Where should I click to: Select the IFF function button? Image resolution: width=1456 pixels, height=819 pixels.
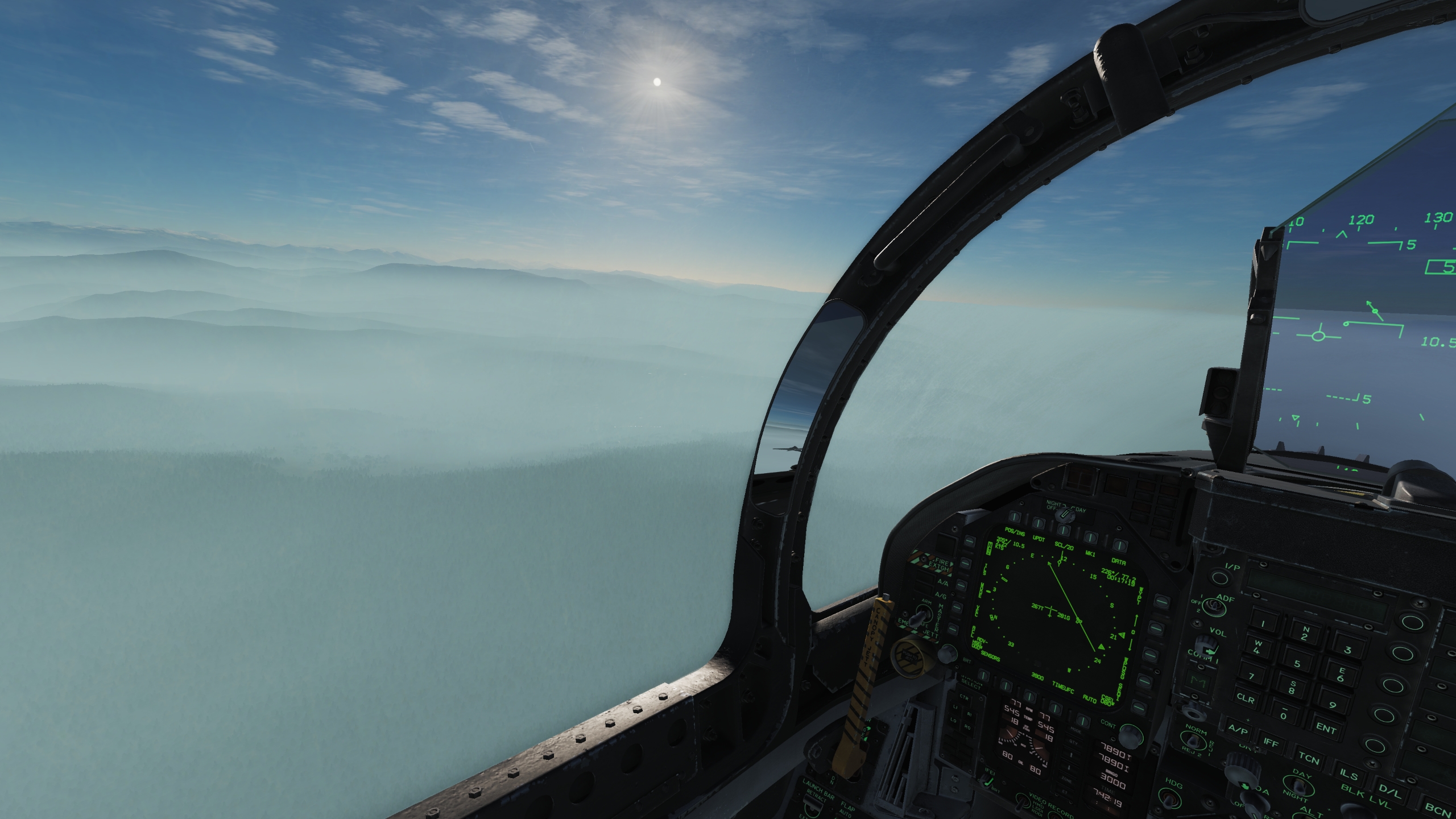coord(1271,743)
